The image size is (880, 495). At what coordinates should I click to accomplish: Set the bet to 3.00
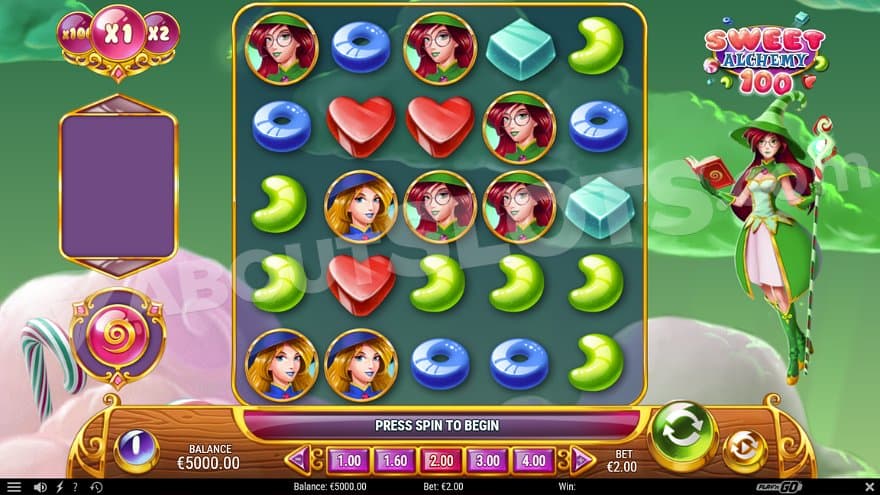click(486, 461)
